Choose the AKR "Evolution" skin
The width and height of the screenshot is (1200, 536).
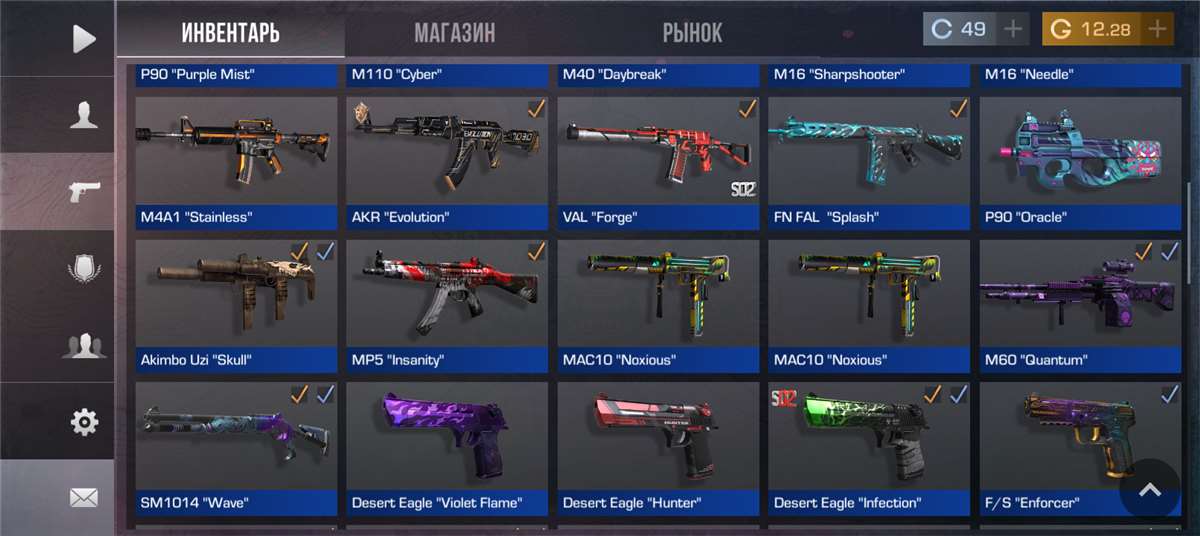(447, 162)
